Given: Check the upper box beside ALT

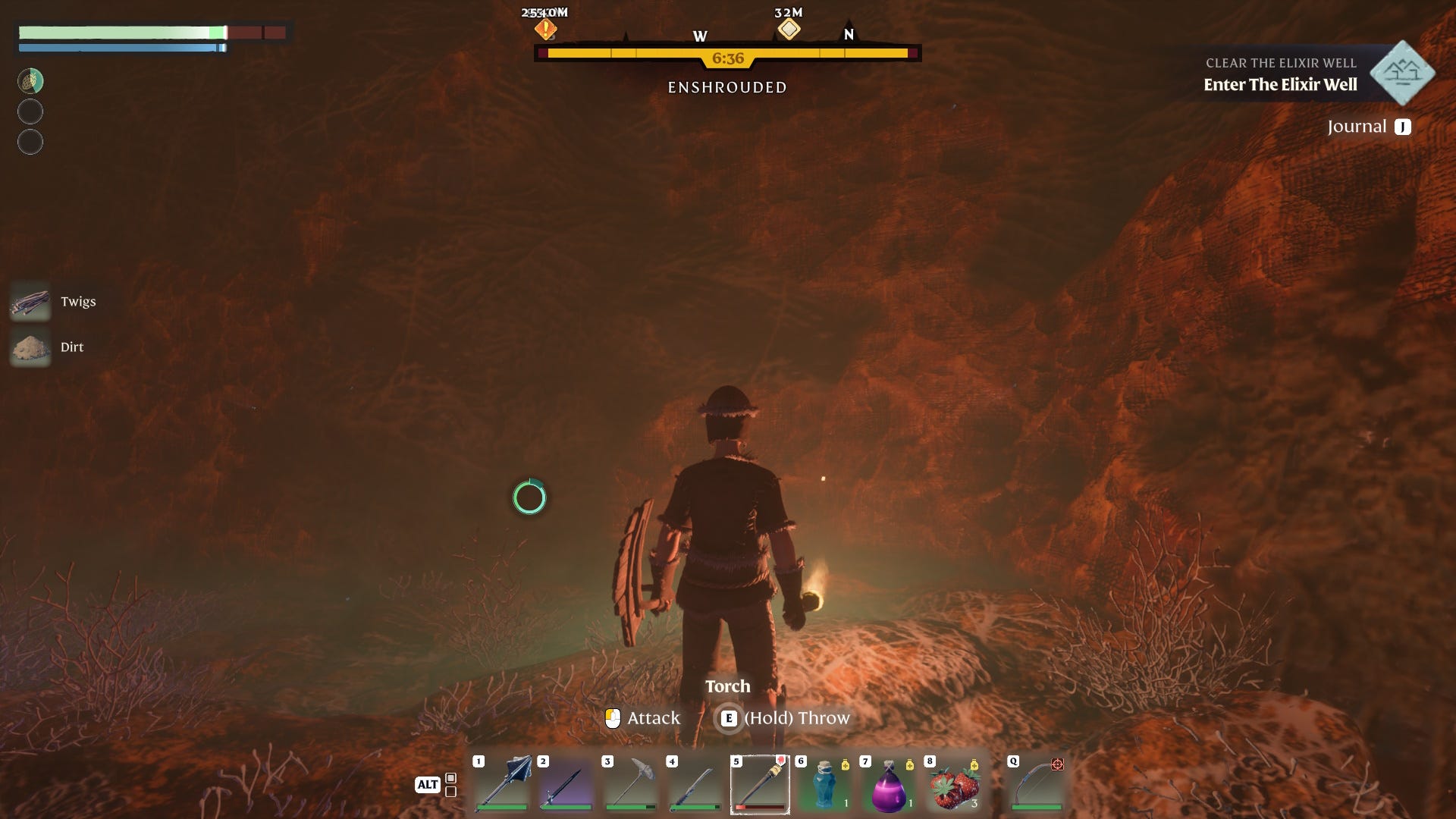Looking at the screenshot, I should coord(450,778).
